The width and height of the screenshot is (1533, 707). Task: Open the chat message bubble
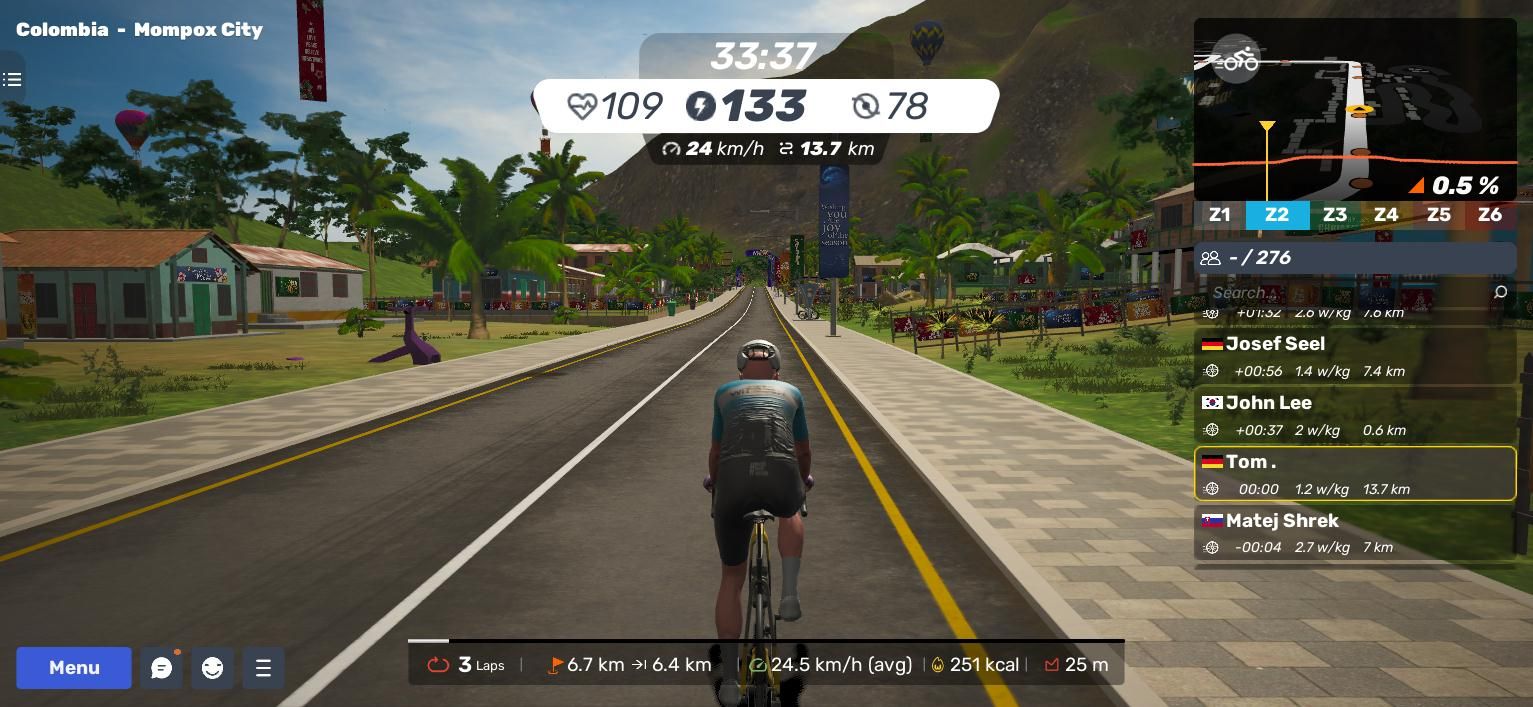coord(161,668)
